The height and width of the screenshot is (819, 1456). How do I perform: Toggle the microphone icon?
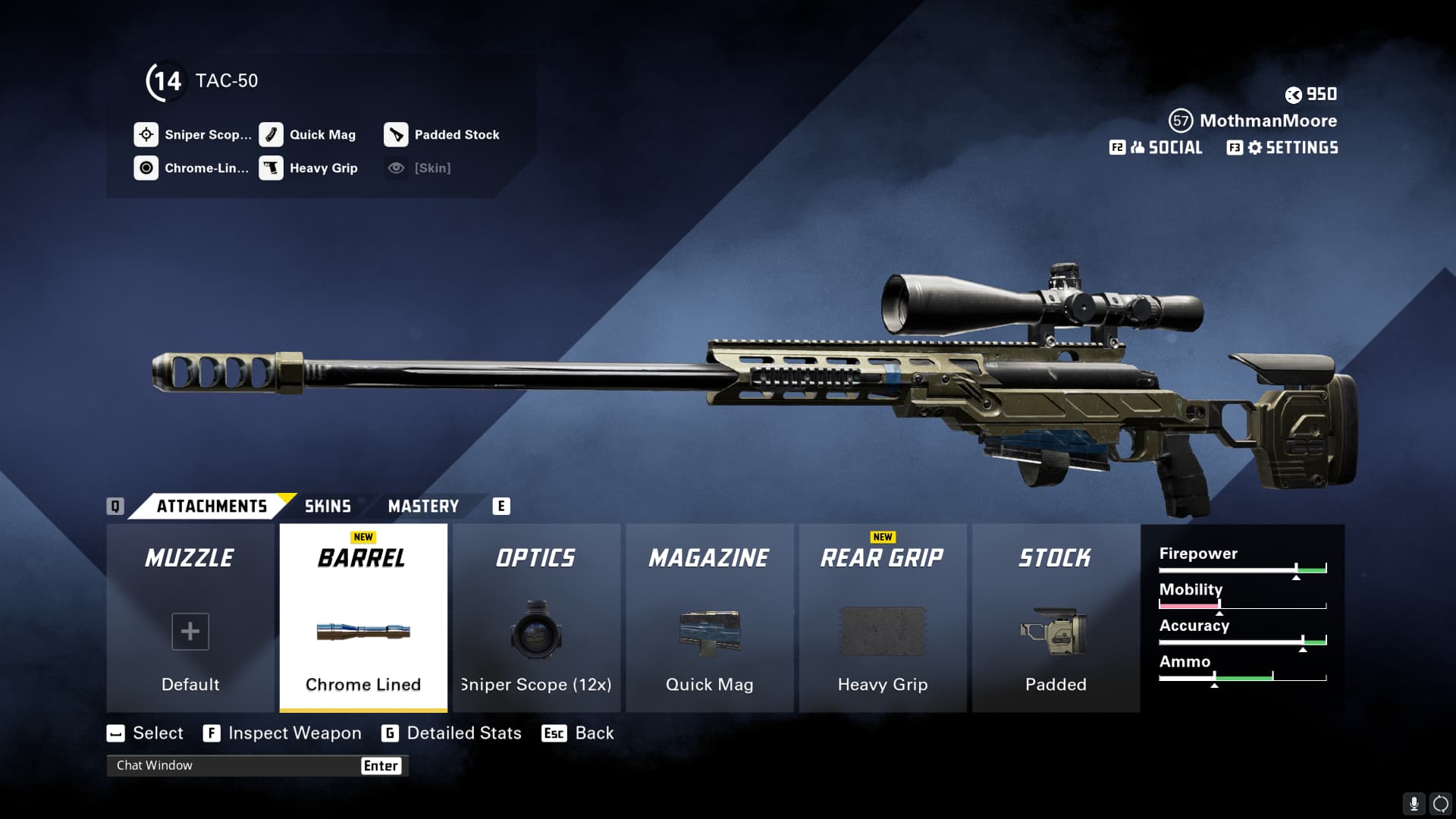[x=1414, y=804]
